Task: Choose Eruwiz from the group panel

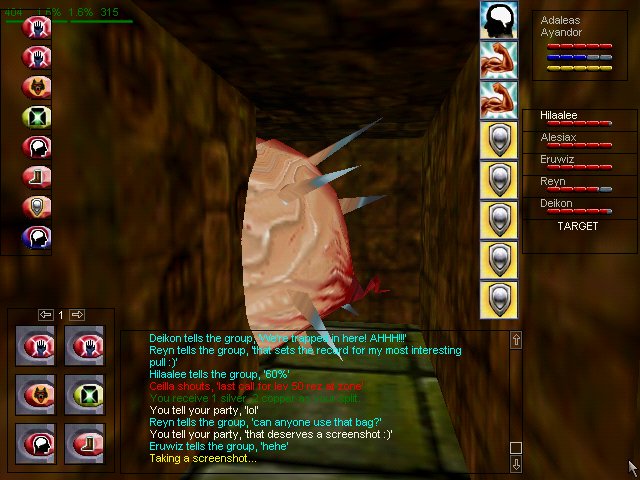Action: (559, 160)
